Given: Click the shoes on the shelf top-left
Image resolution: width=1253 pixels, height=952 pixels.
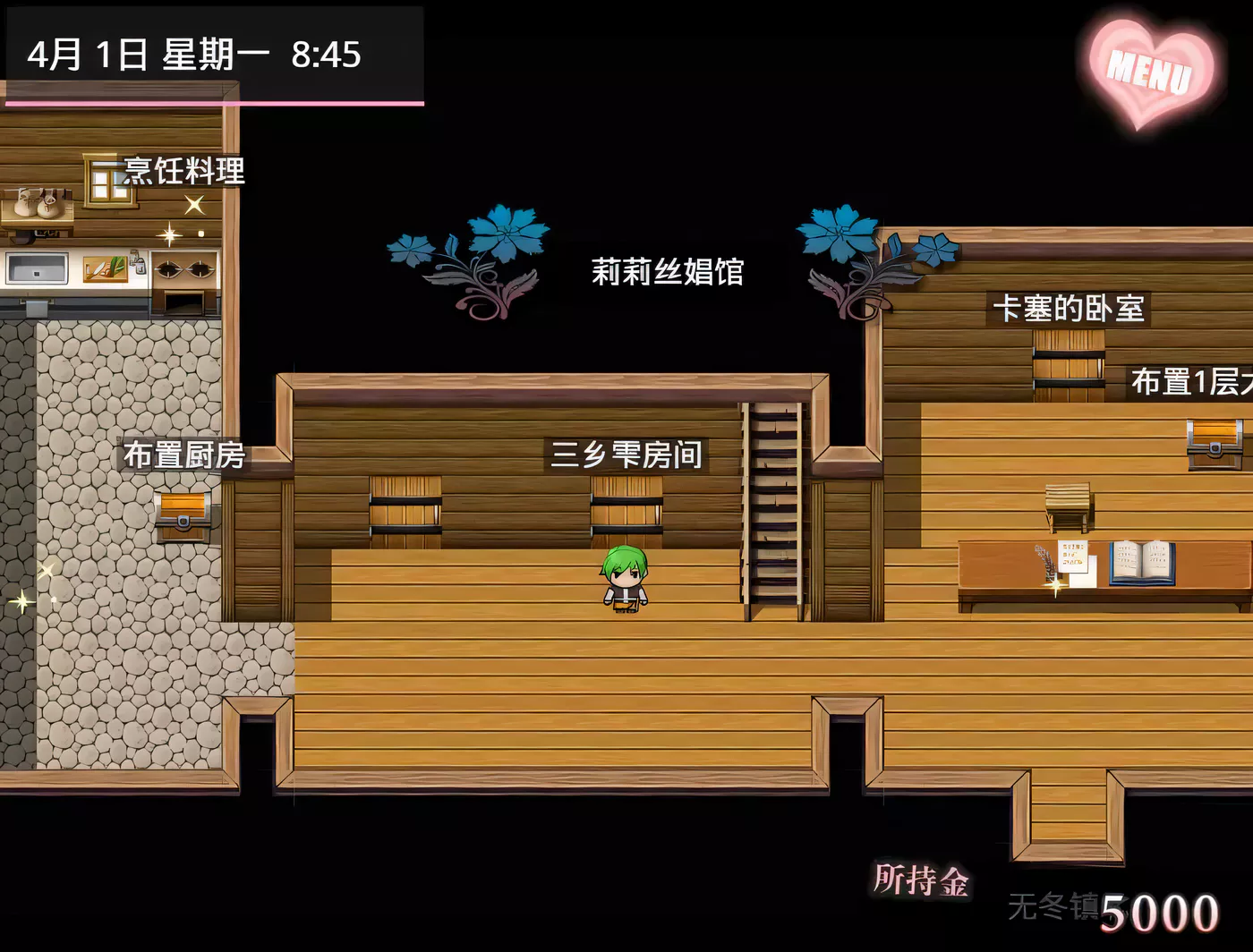Looking at the screenshot, I should [36, 204].
